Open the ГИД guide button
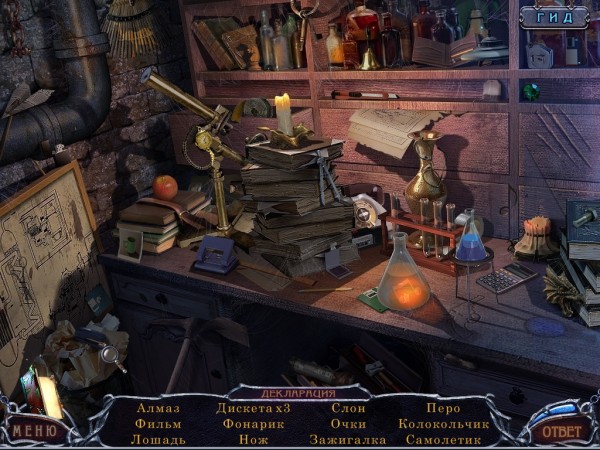This screenshot has width=600, height=450. (554, 17)
